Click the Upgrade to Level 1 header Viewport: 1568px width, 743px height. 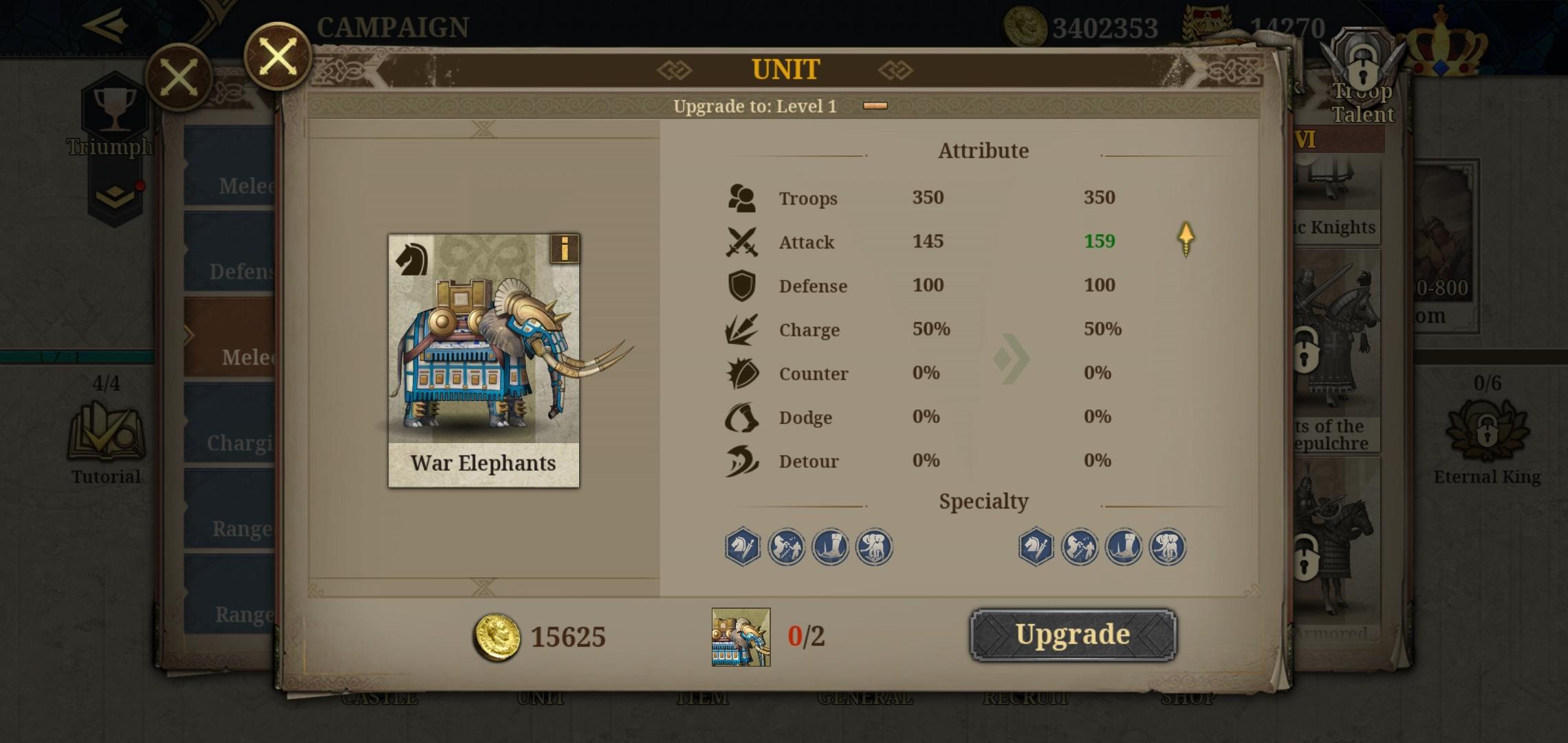[756, 105]
